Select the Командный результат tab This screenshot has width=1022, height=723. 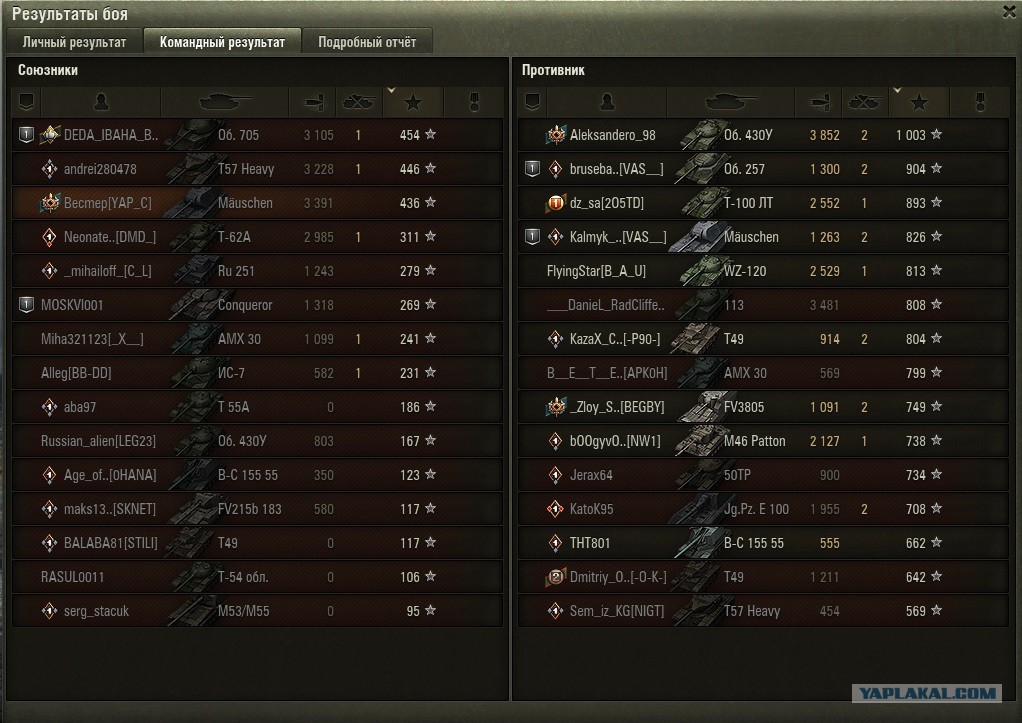(222, 42)
